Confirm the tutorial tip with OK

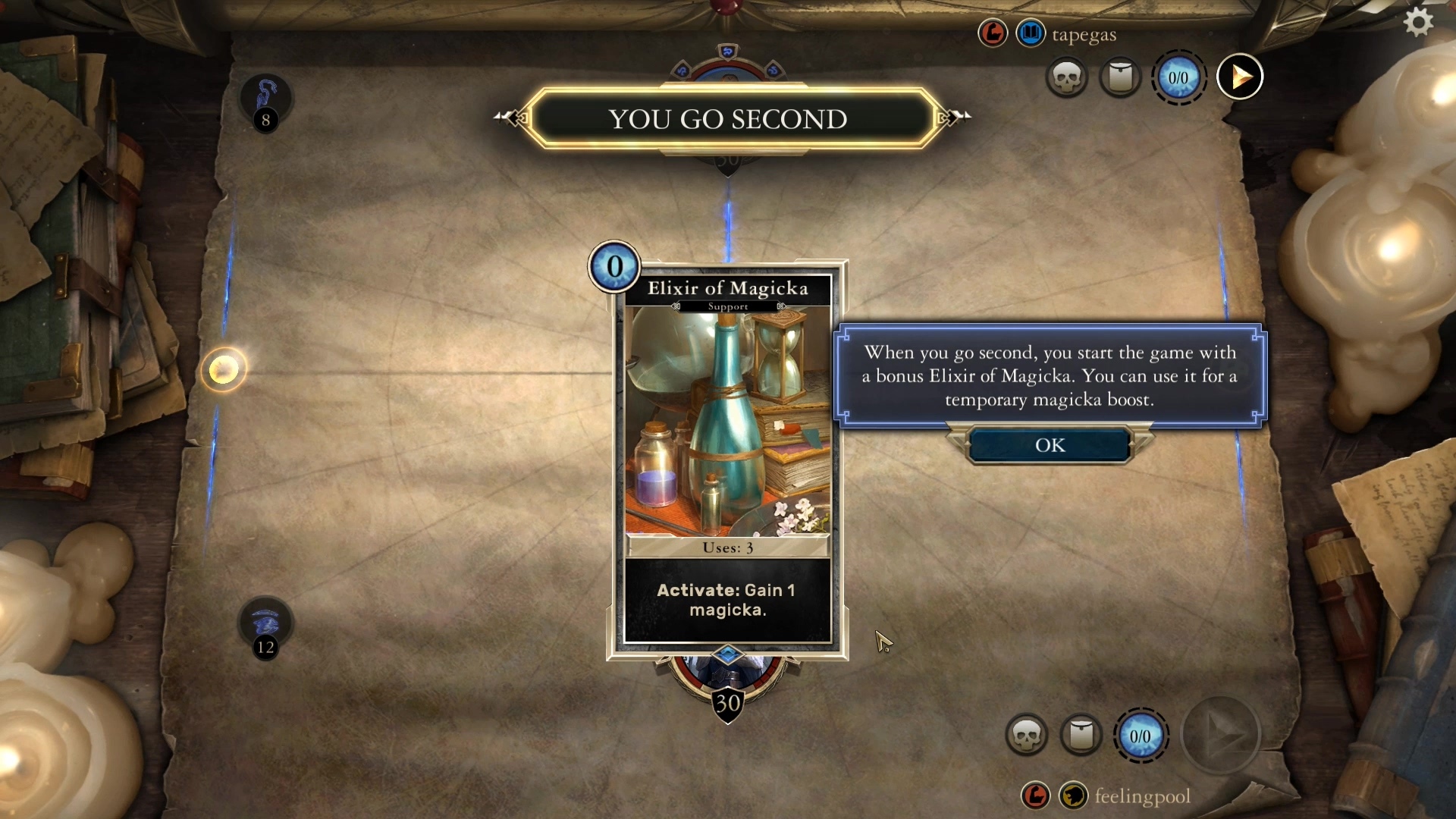point(1050,445)
